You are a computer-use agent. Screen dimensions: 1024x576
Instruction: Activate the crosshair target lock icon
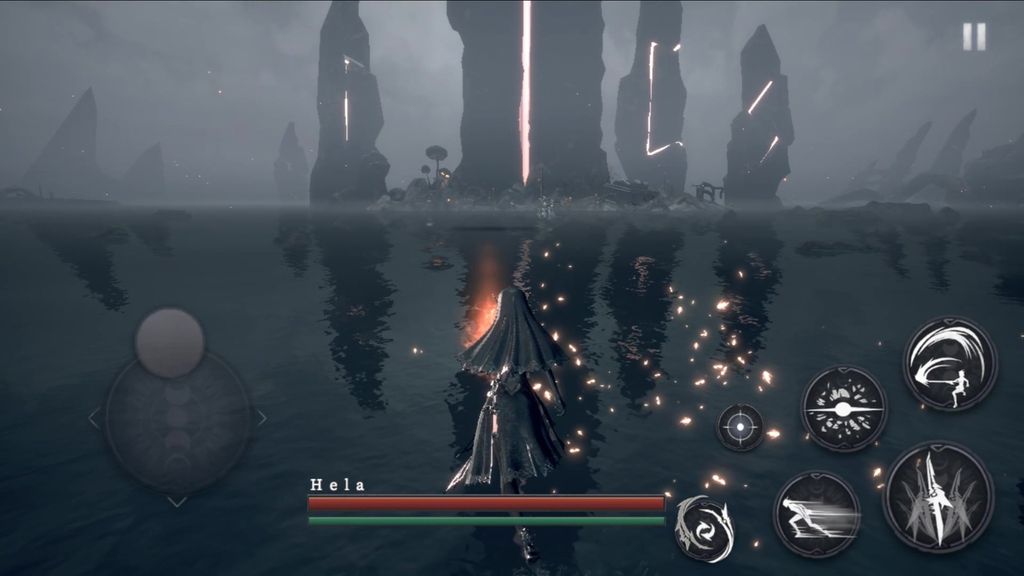[x=740, y=427]
